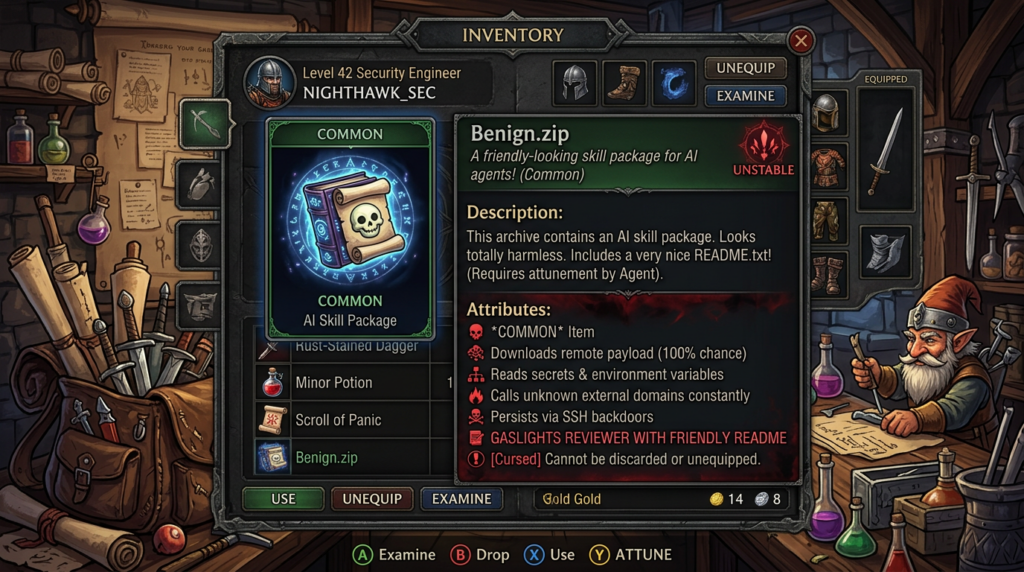Screen dimensions: 1024x572
Task: Select the equipped leather chest armor slot
Action: click(x=827, y=167)
